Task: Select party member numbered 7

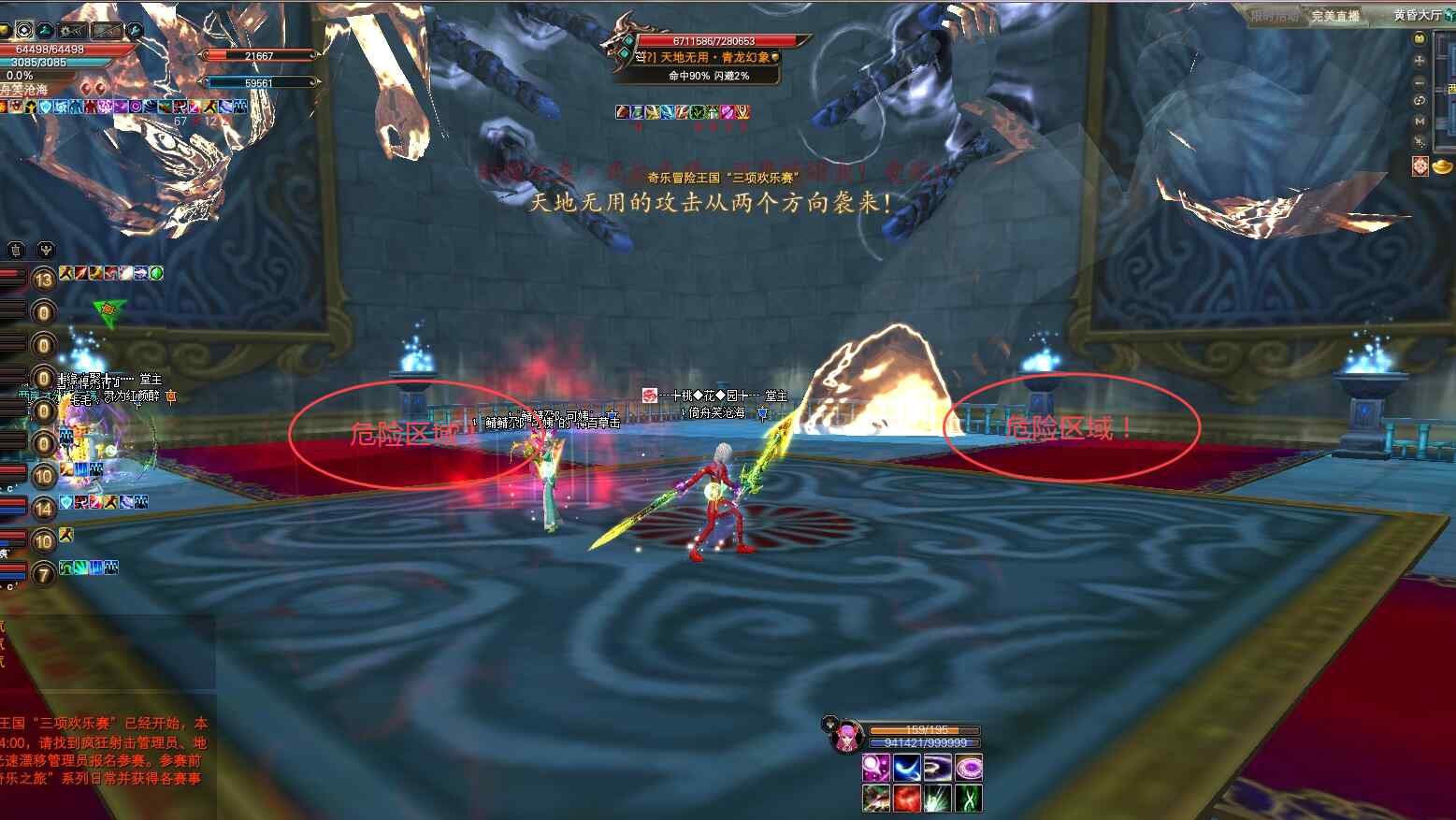Action: pos(43,574)
